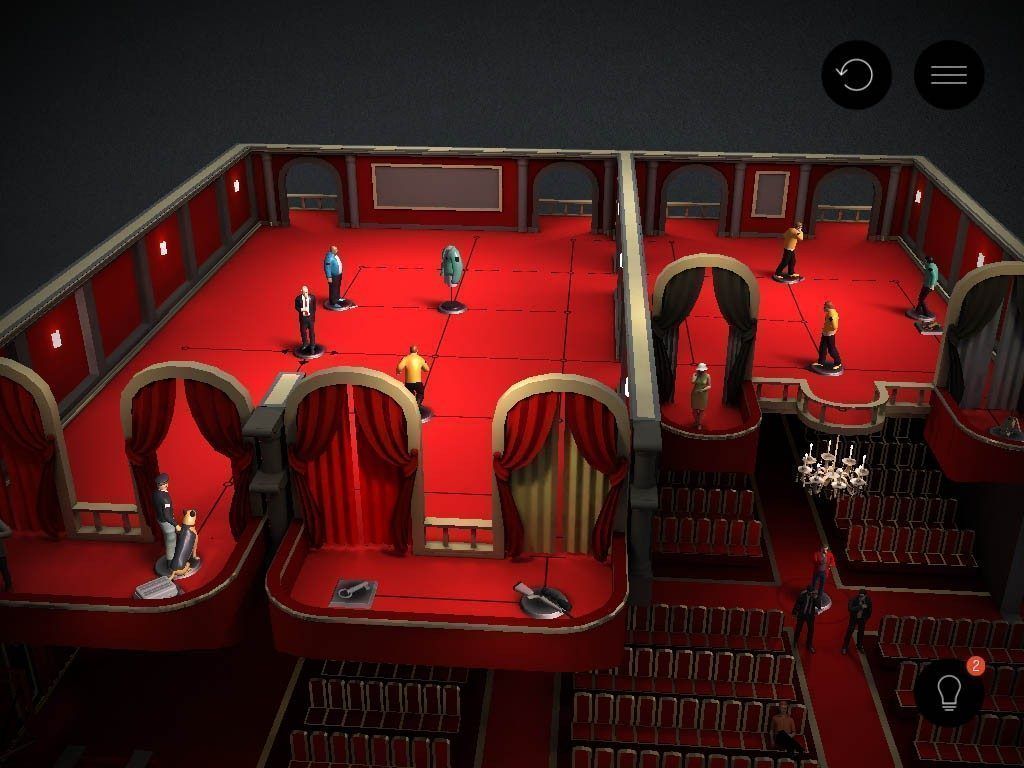The width and height of the screenshot is (1024, 768).
Task: Use the lightbulb hint button
Action: [x=948, y=692]
